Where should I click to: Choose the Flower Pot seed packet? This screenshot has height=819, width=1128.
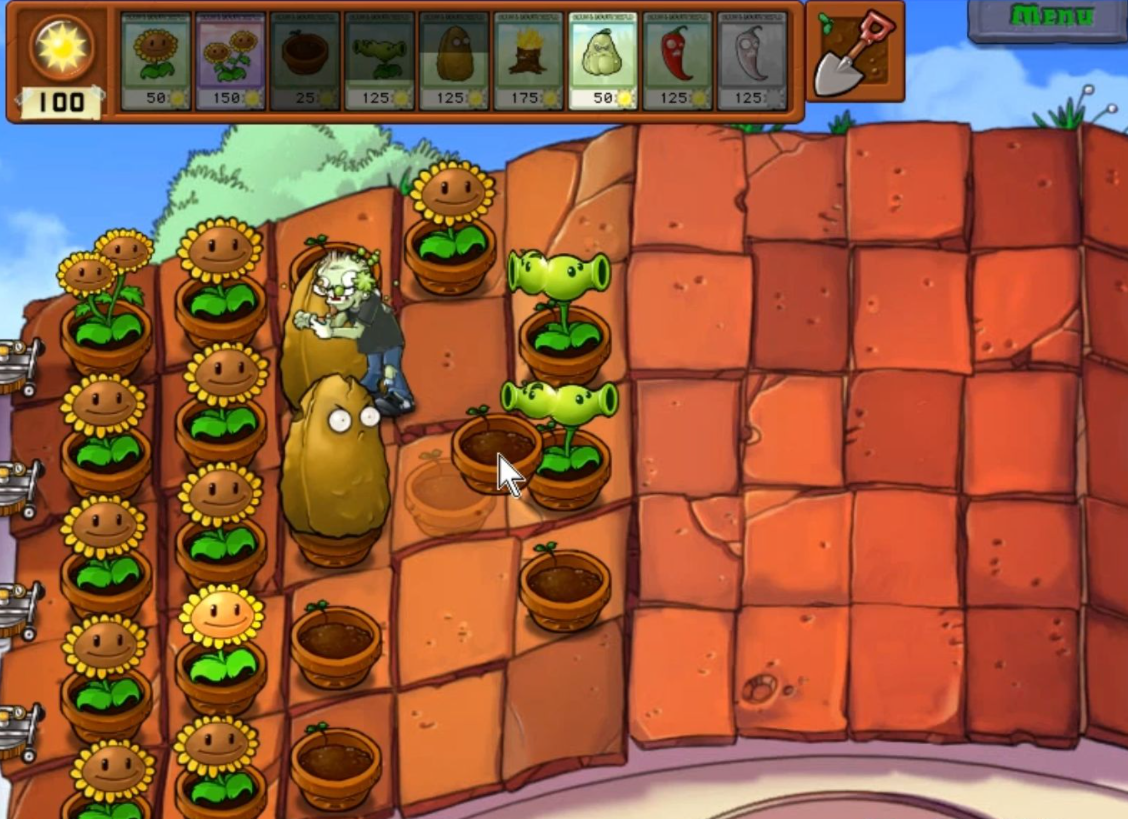[305, 61]
